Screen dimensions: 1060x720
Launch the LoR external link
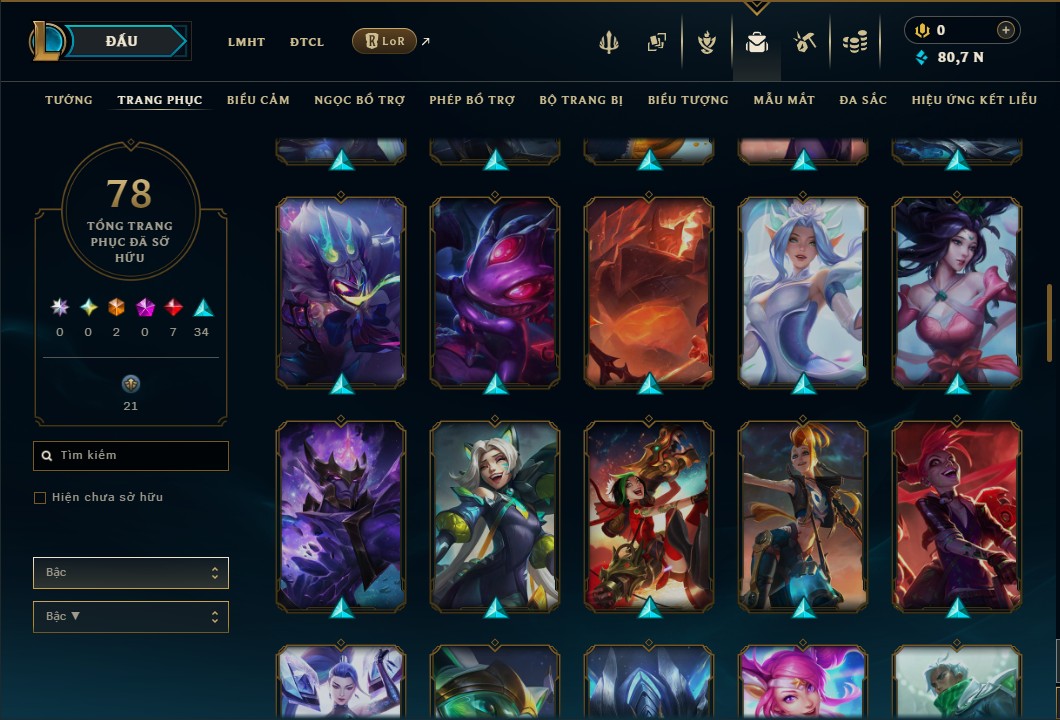click(x=385, y=41)
